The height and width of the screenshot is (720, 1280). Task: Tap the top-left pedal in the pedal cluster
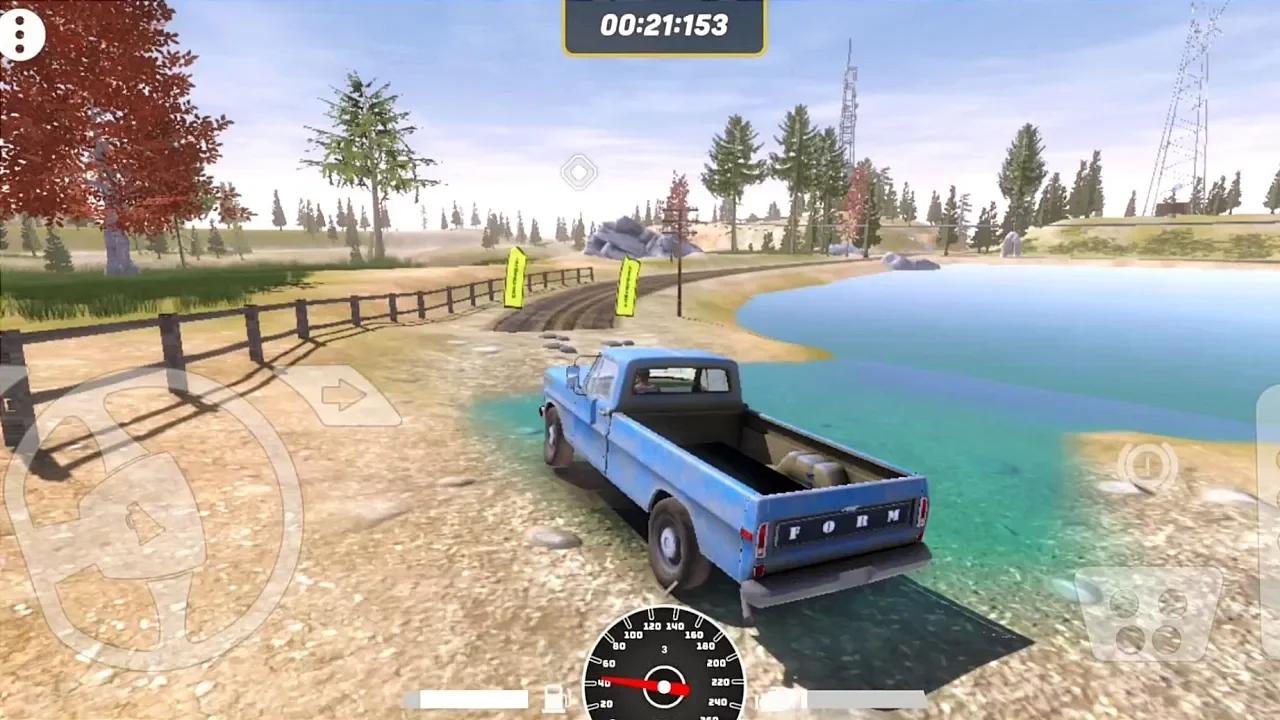click(x=1124, y=603)
